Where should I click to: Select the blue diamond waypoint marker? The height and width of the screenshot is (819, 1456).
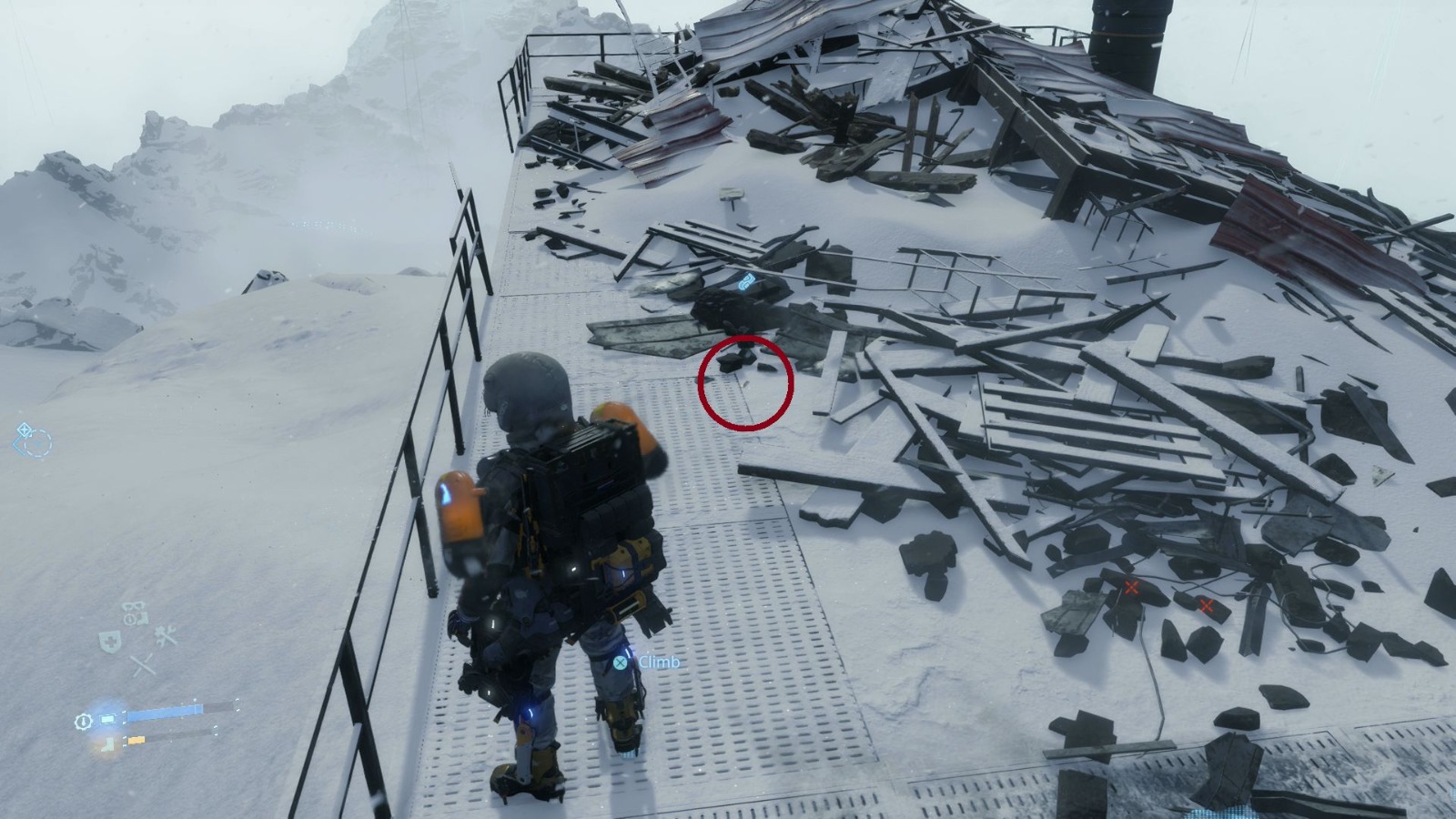click(x=24, y=430)
